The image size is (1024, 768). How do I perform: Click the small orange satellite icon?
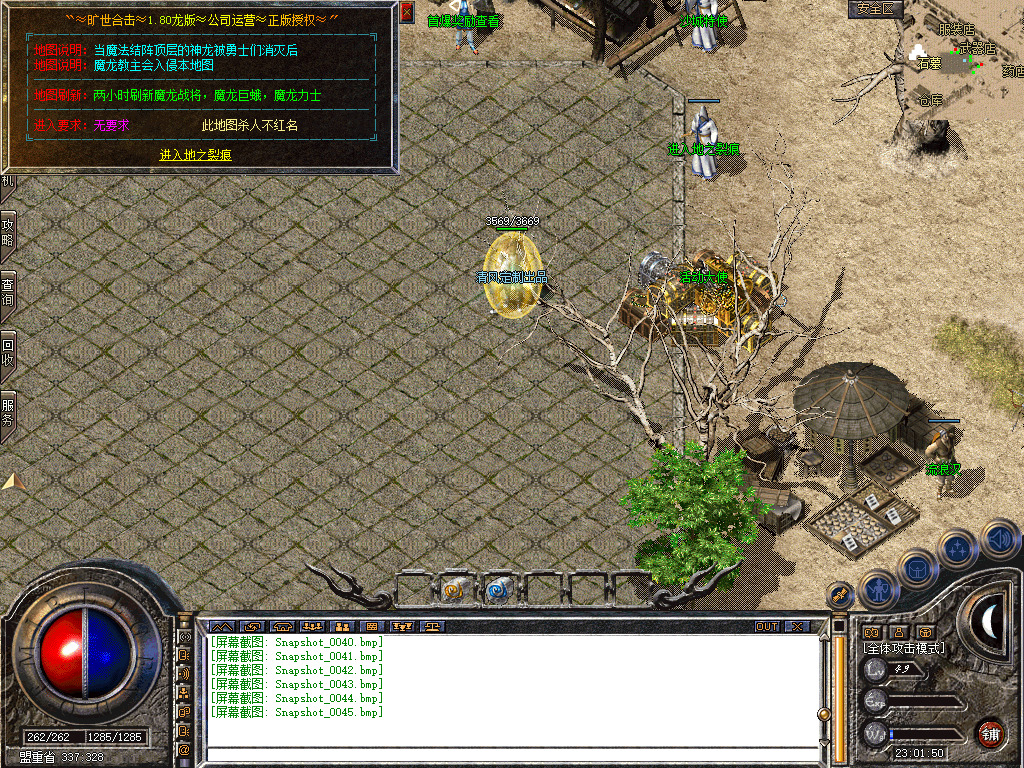(x=840, y=594)
